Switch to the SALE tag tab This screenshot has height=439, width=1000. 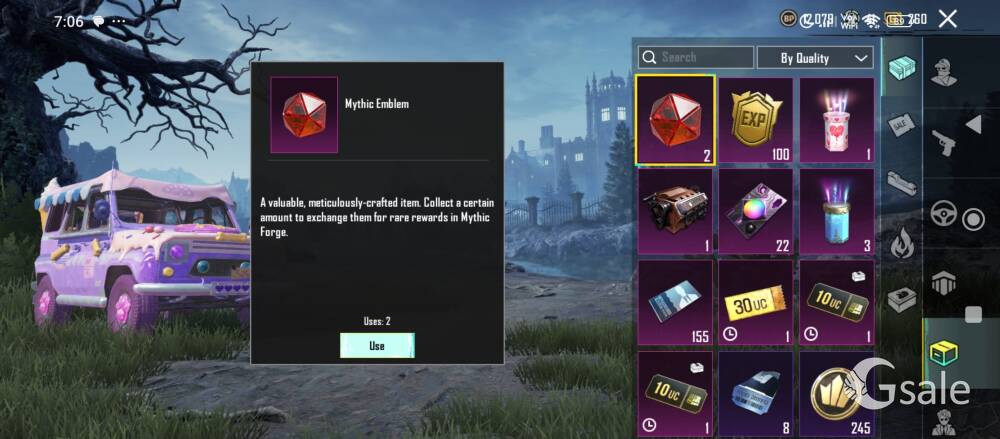[x=902, y=124]
